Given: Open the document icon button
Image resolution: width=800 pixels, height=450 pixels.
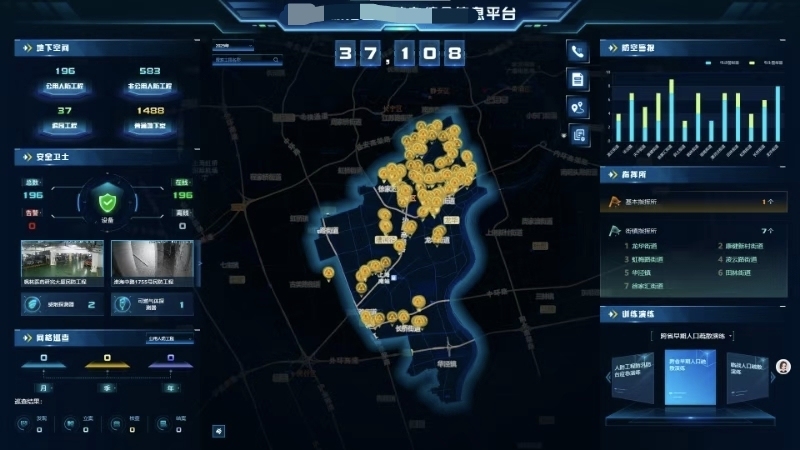Looking at the screenshot, I should tap(577, 79).
